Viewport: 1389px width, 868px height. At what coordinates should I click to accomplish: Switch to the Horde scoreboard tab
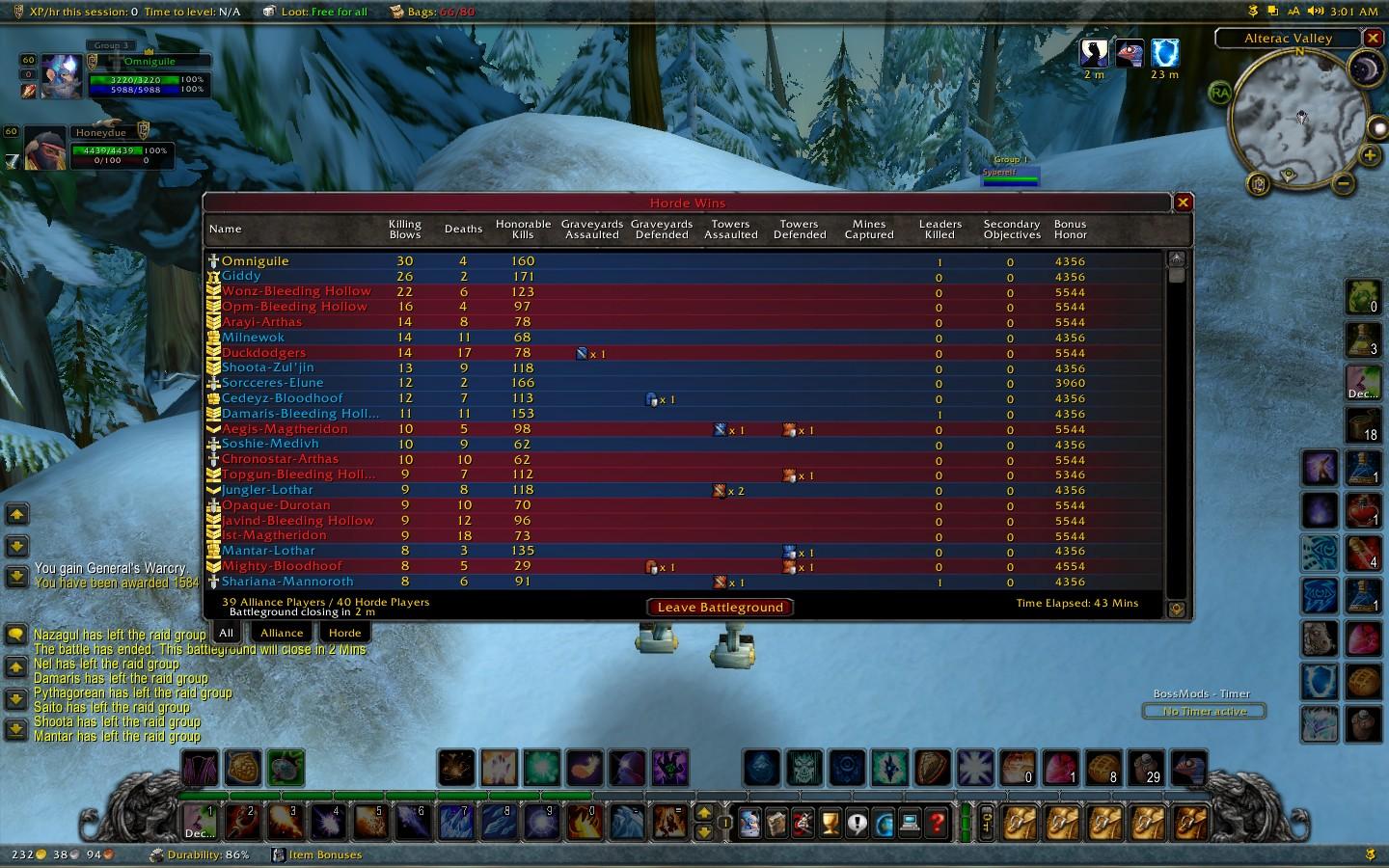coord(344,633)
